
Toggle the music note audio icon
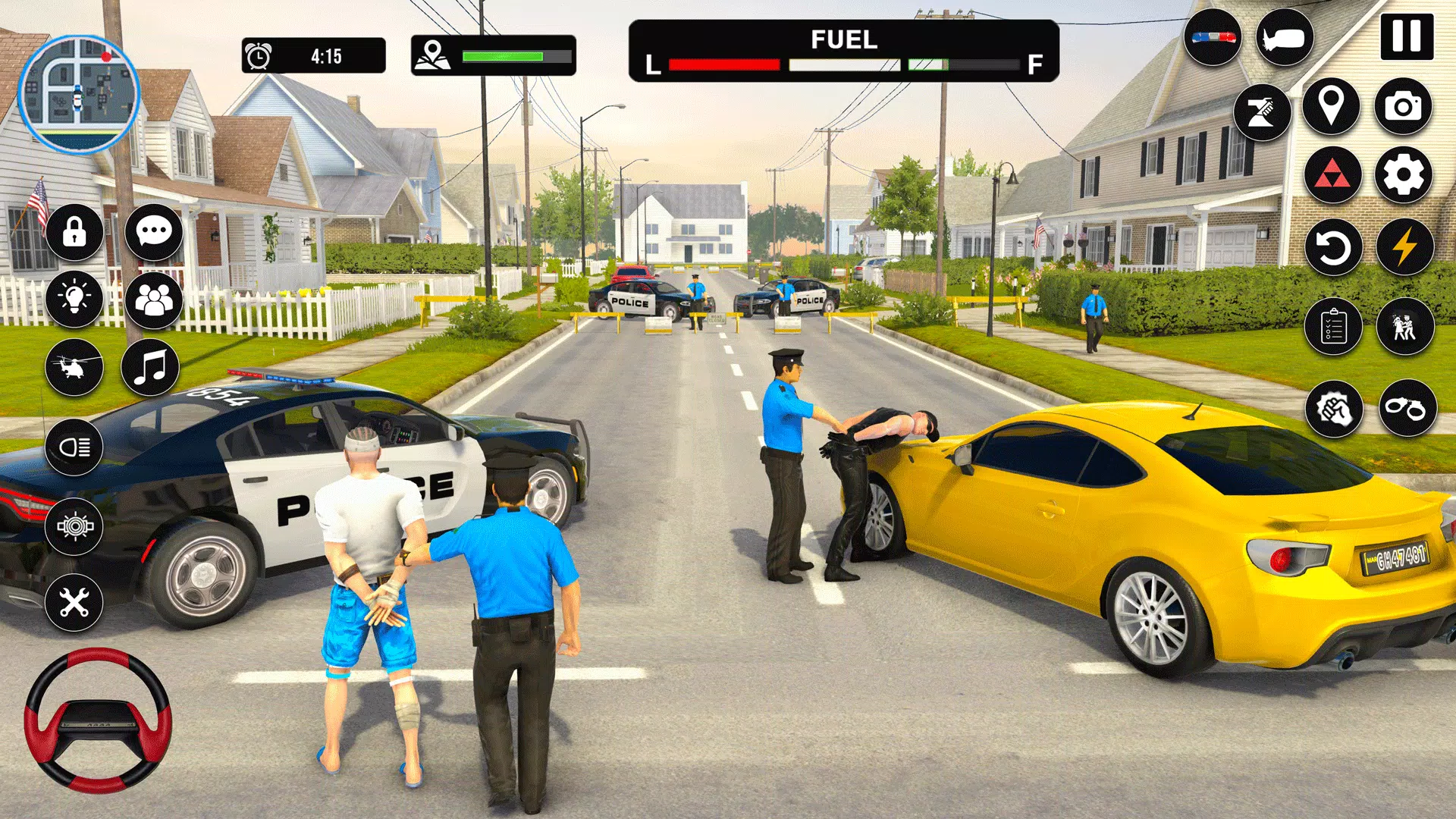pos(154,366)
